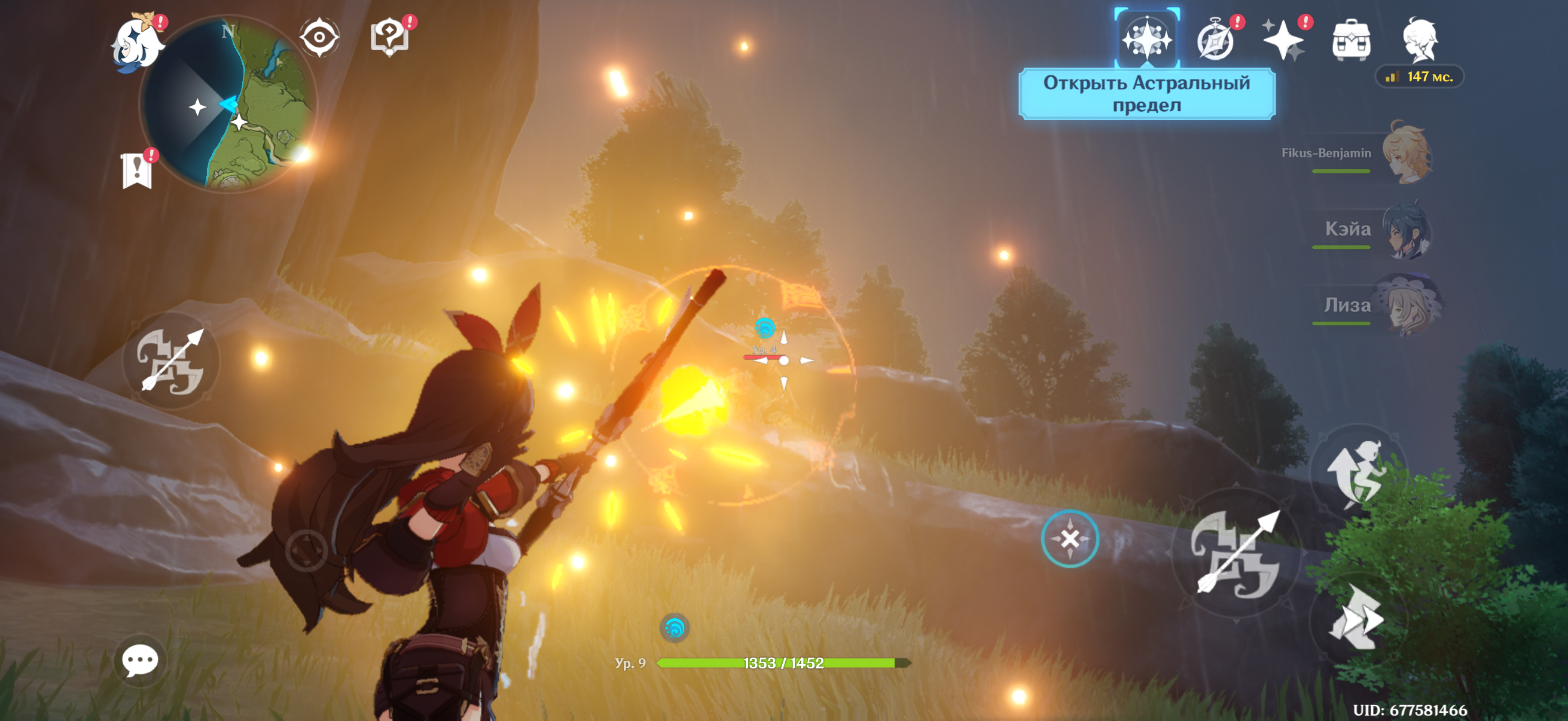Switch to party member Лиза
Screen dimensions: 1568x721
coord(1406,305)
